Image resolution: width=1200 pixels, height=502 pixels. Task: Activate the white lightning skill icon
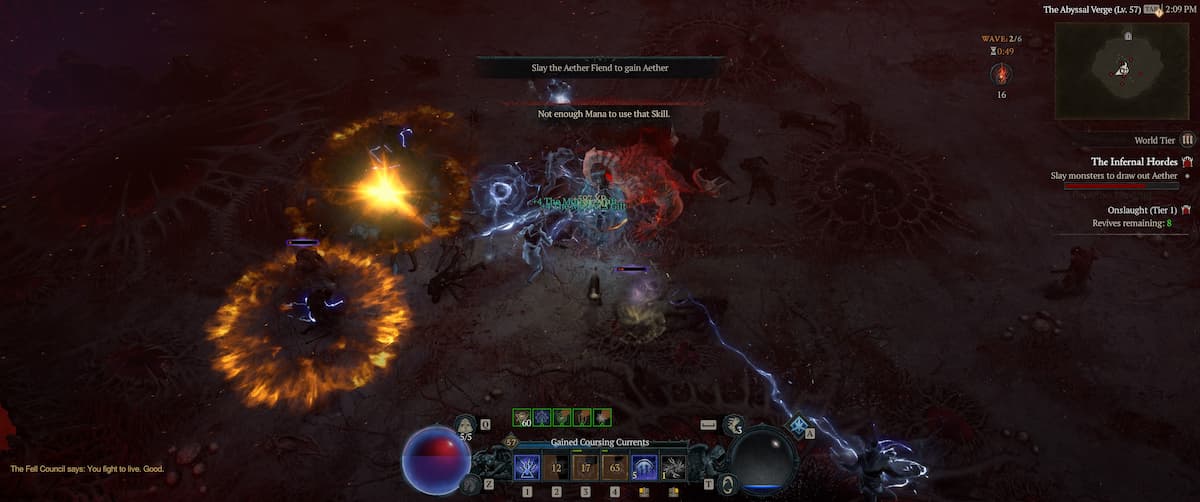tap(673, 466)
